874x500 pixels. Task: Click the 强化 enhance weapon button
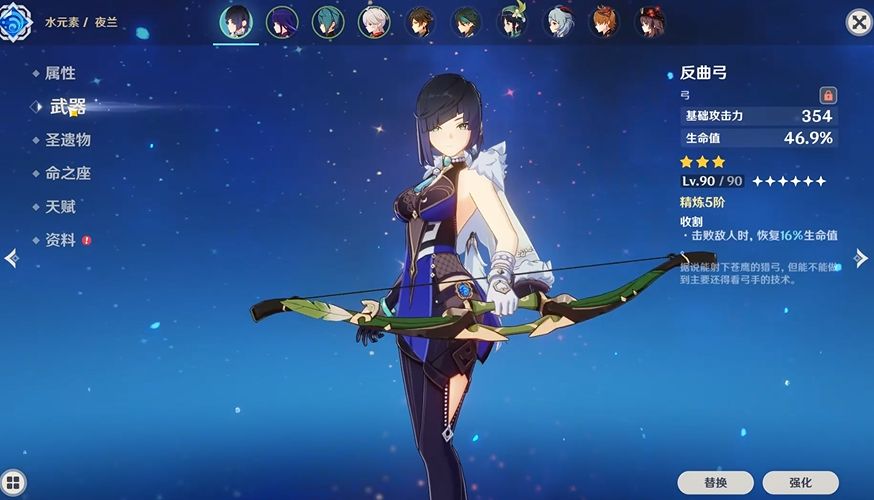[800, 482]
